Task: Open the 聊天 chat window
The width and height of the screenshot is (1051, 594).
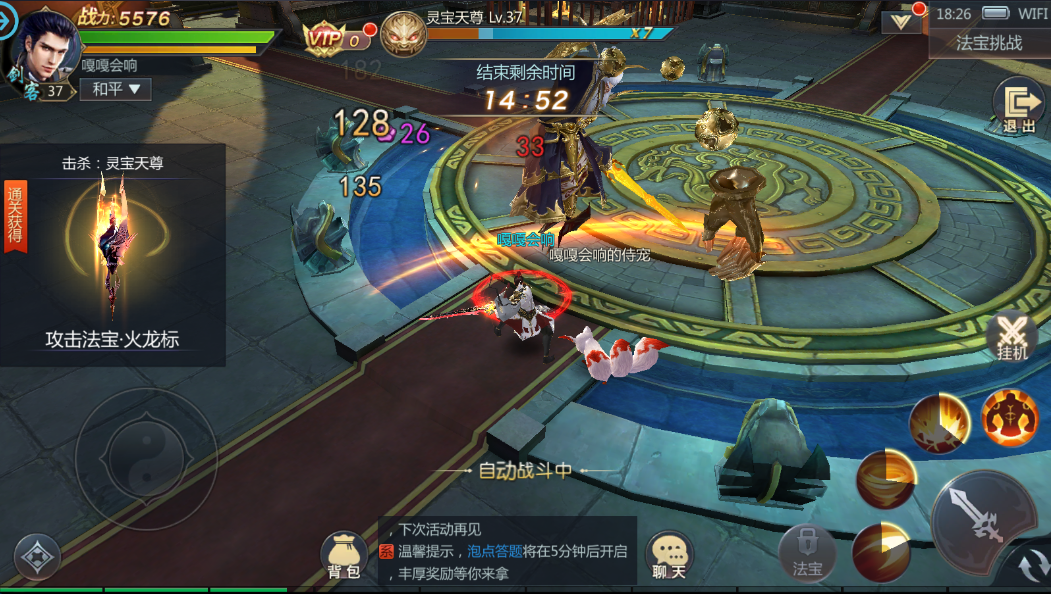Action: pyautogui.click(x=669, y=556)
